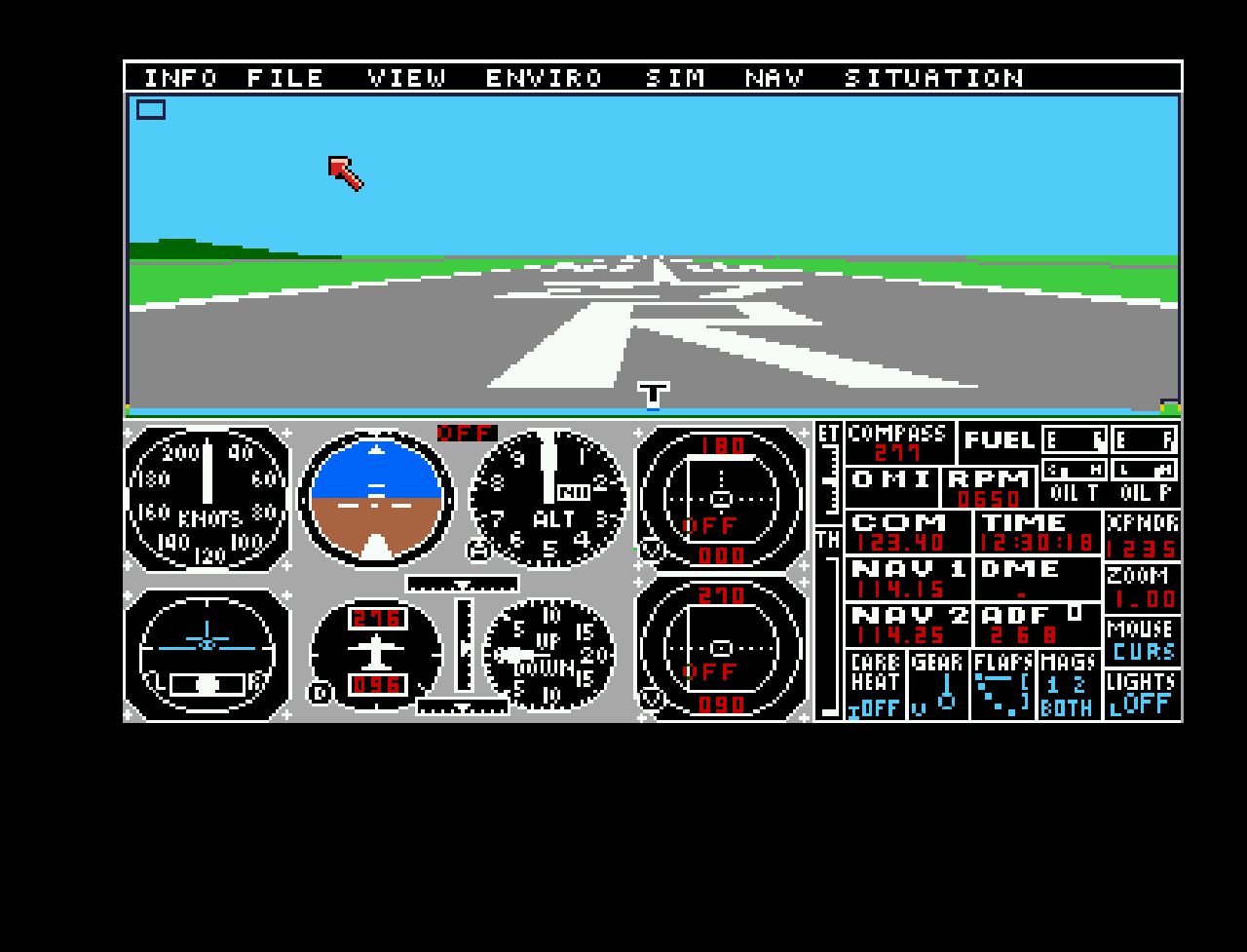Viewport: 1247px width, 952px height.
Task: Toggle the CARB HEAT switch
Action: (x=875, y=686)
